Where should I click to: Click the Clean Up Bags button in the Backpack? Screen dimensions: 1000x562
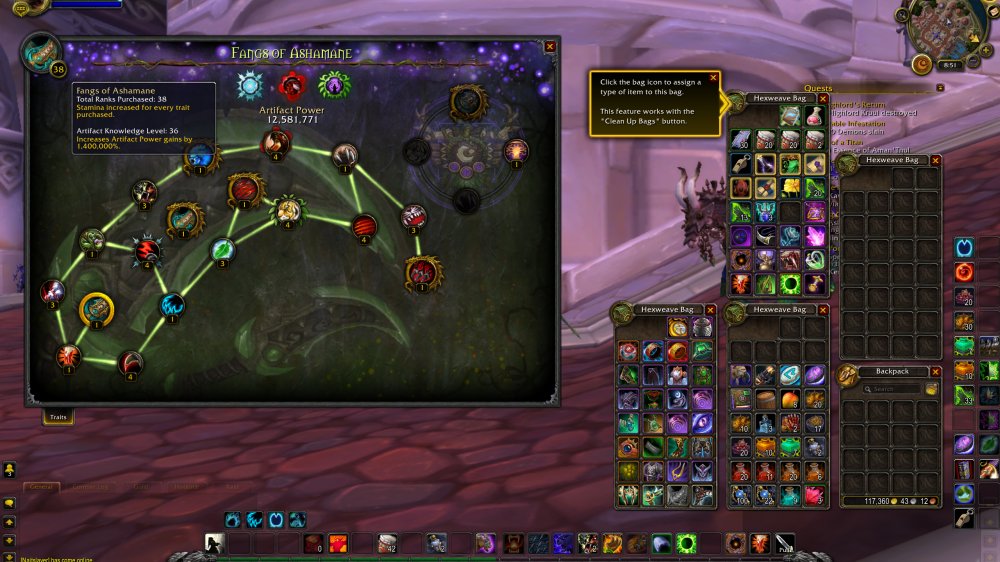click(x=932, y=389)
